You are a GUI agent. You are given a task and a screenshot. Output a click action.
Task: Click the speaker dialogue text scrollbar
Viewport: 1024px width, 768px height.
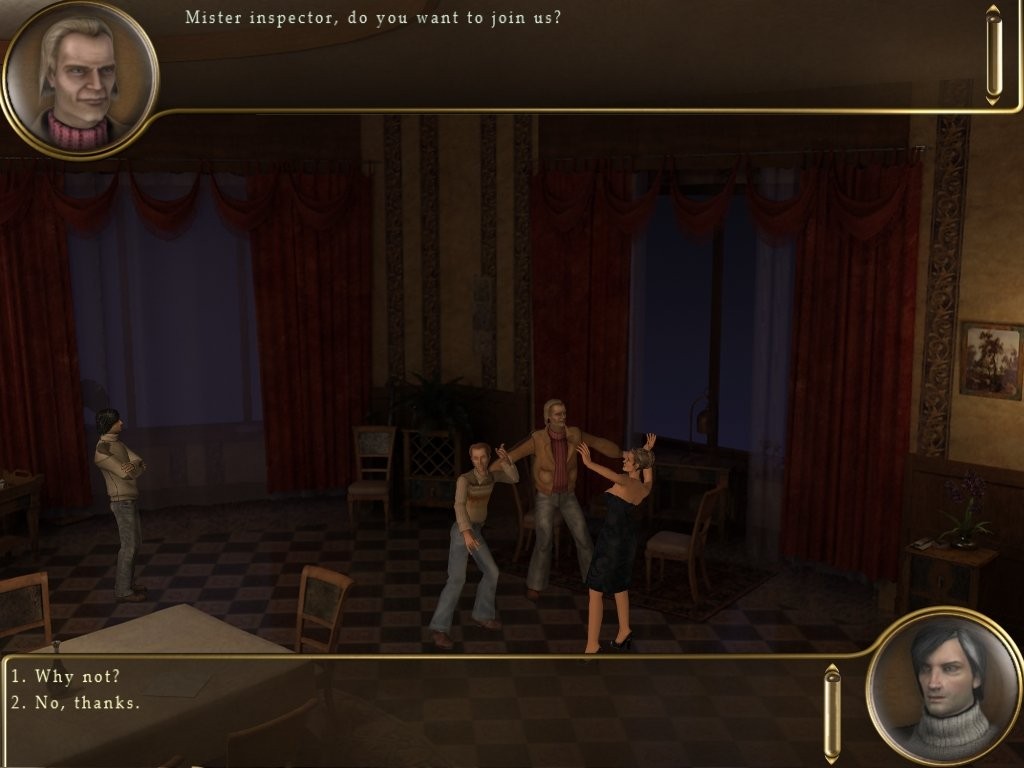click(x=992, y=55)
